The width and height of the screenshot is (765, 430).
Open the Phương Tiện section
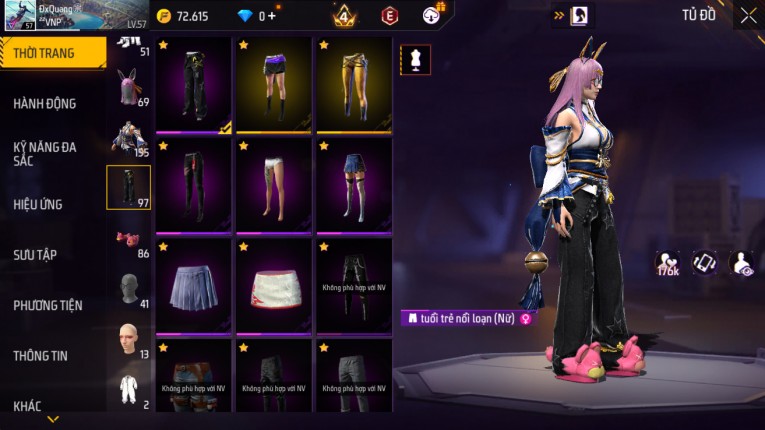click(48, 305)
